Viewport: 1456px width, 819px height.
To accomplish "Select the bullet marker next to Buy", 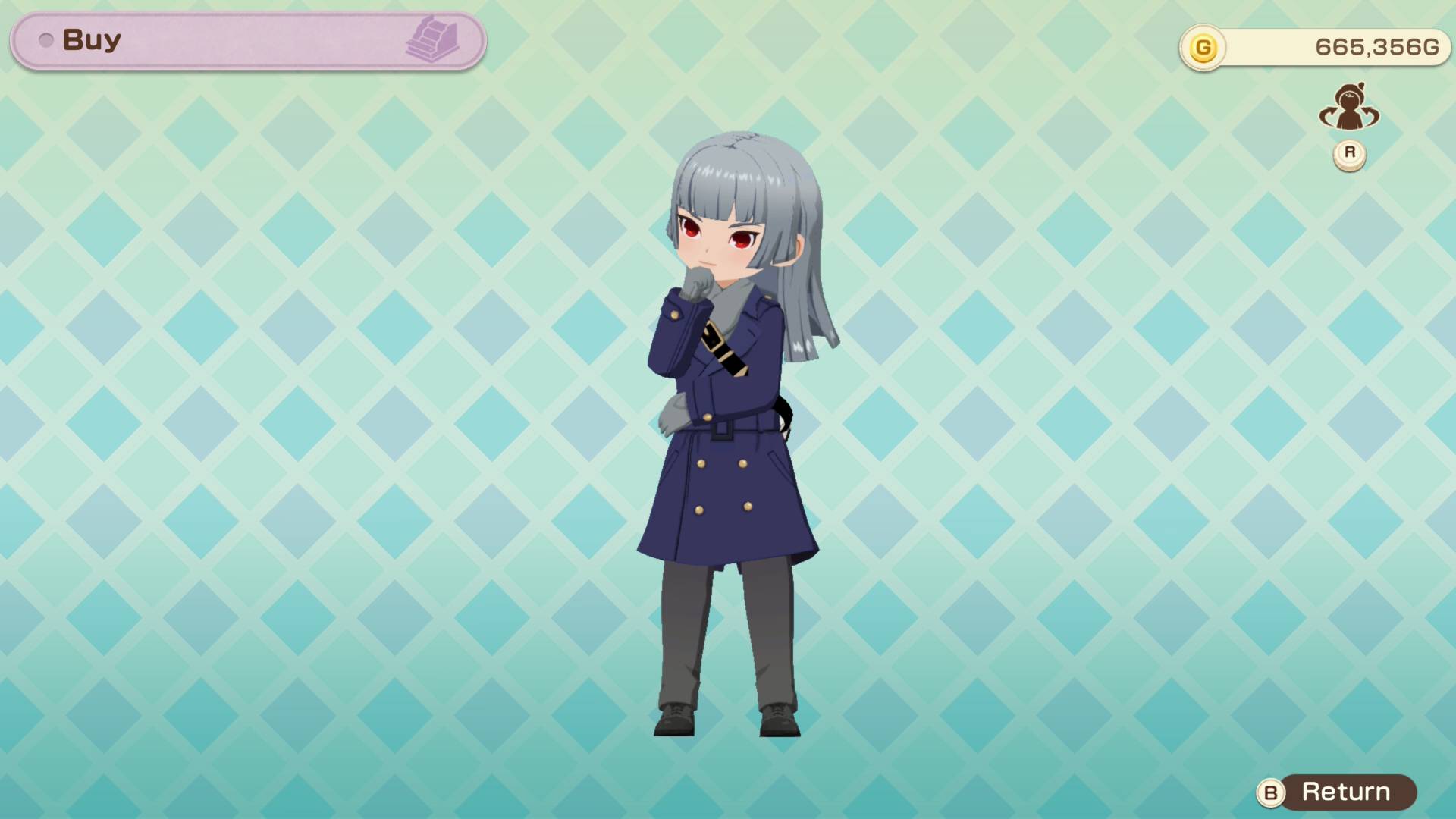I will (47, 42).
